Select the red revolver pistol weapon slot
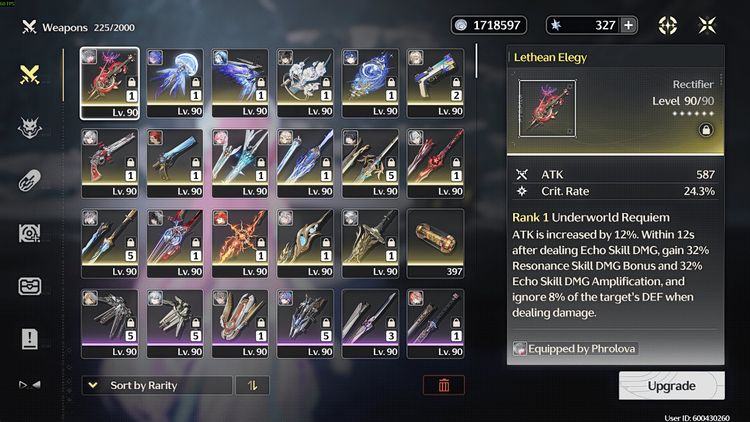This screenshot has height=422, width=750. tap(109, 162)
